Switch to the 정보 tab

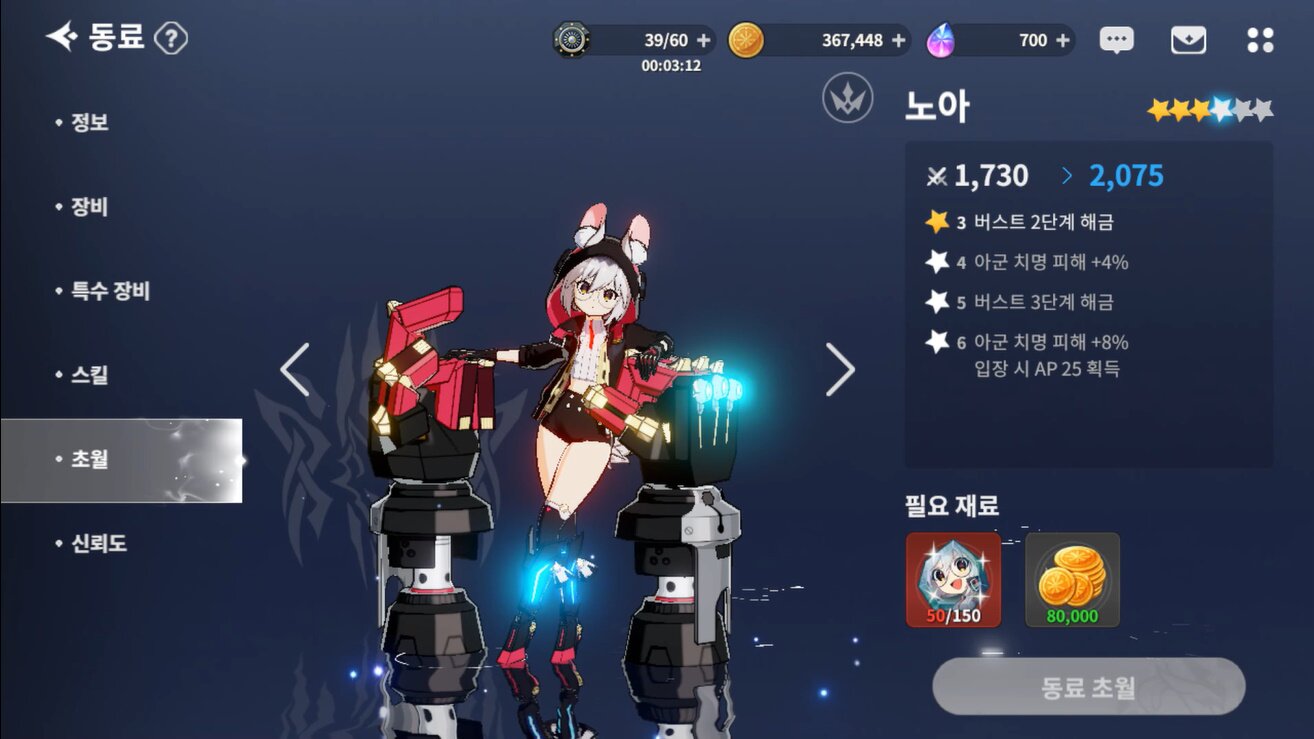(89, 123)
